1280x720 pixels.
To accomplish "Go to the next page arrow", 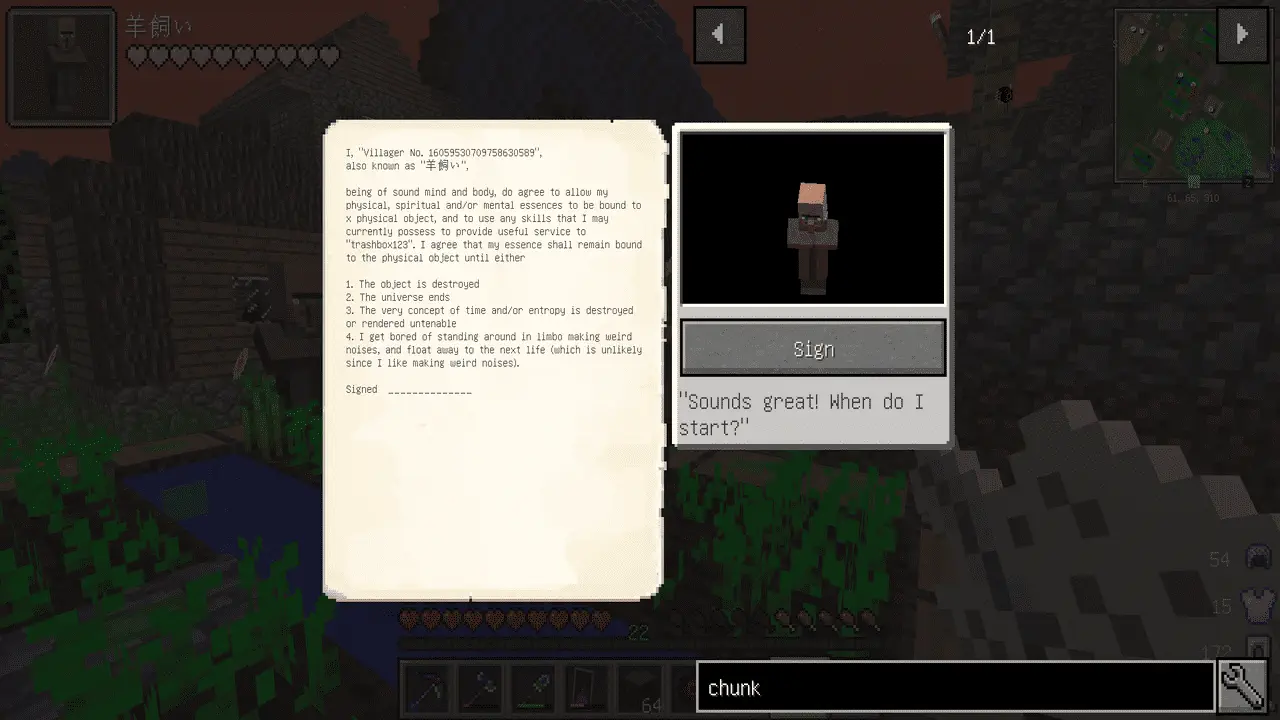I will coord(1241,35).
